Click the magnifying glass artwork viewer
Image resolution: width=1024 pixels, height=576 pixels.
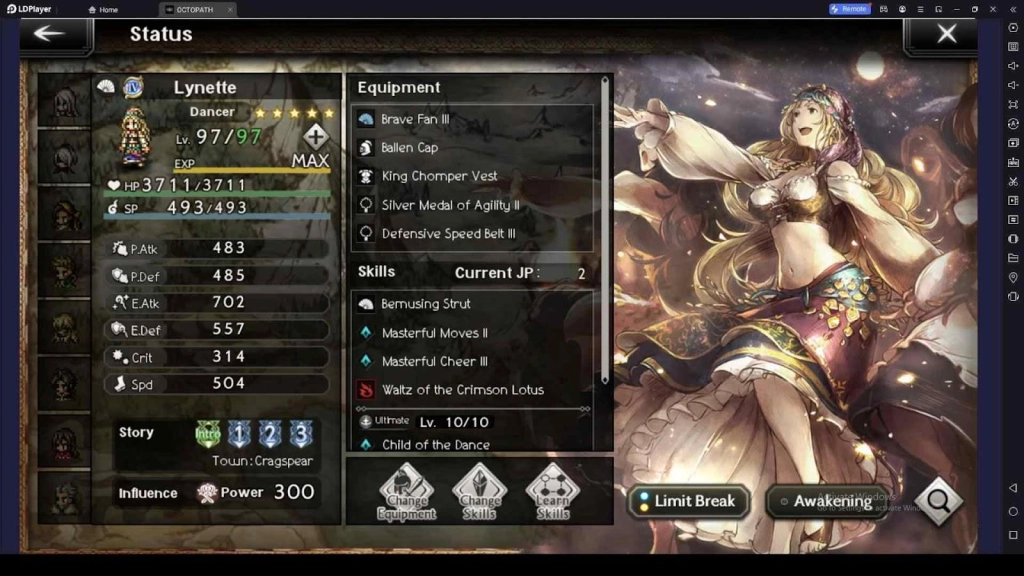[939, 501]
